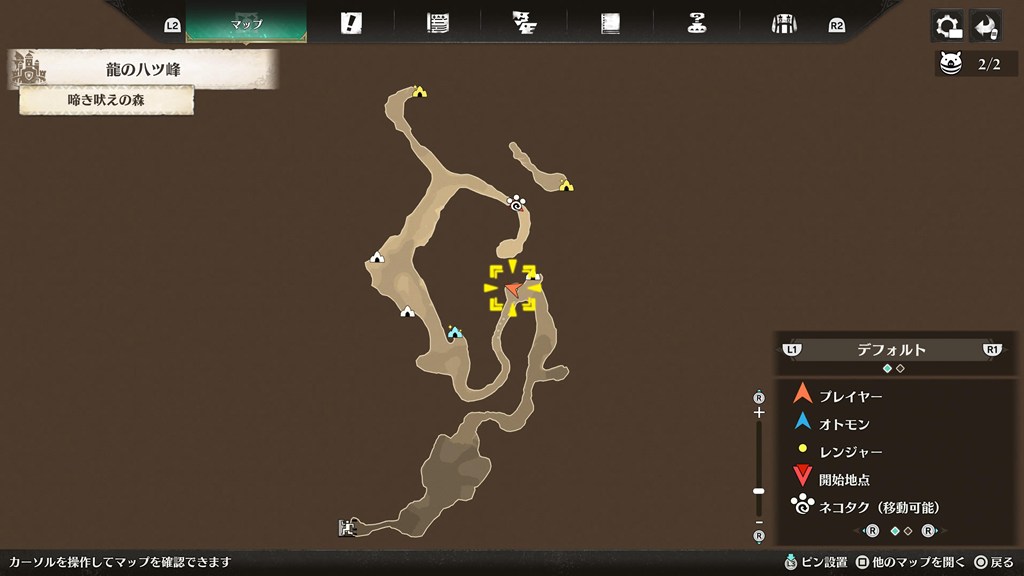1024x576 pixels.
Task: Select the map exit gate marker
Action: (x=347, y=527)
